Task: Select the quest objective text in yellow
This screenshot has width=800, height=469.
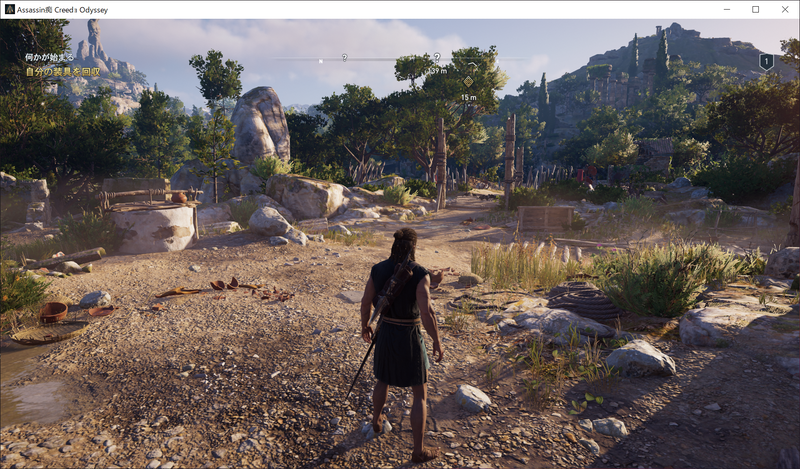Action: (x=64, y=72)
